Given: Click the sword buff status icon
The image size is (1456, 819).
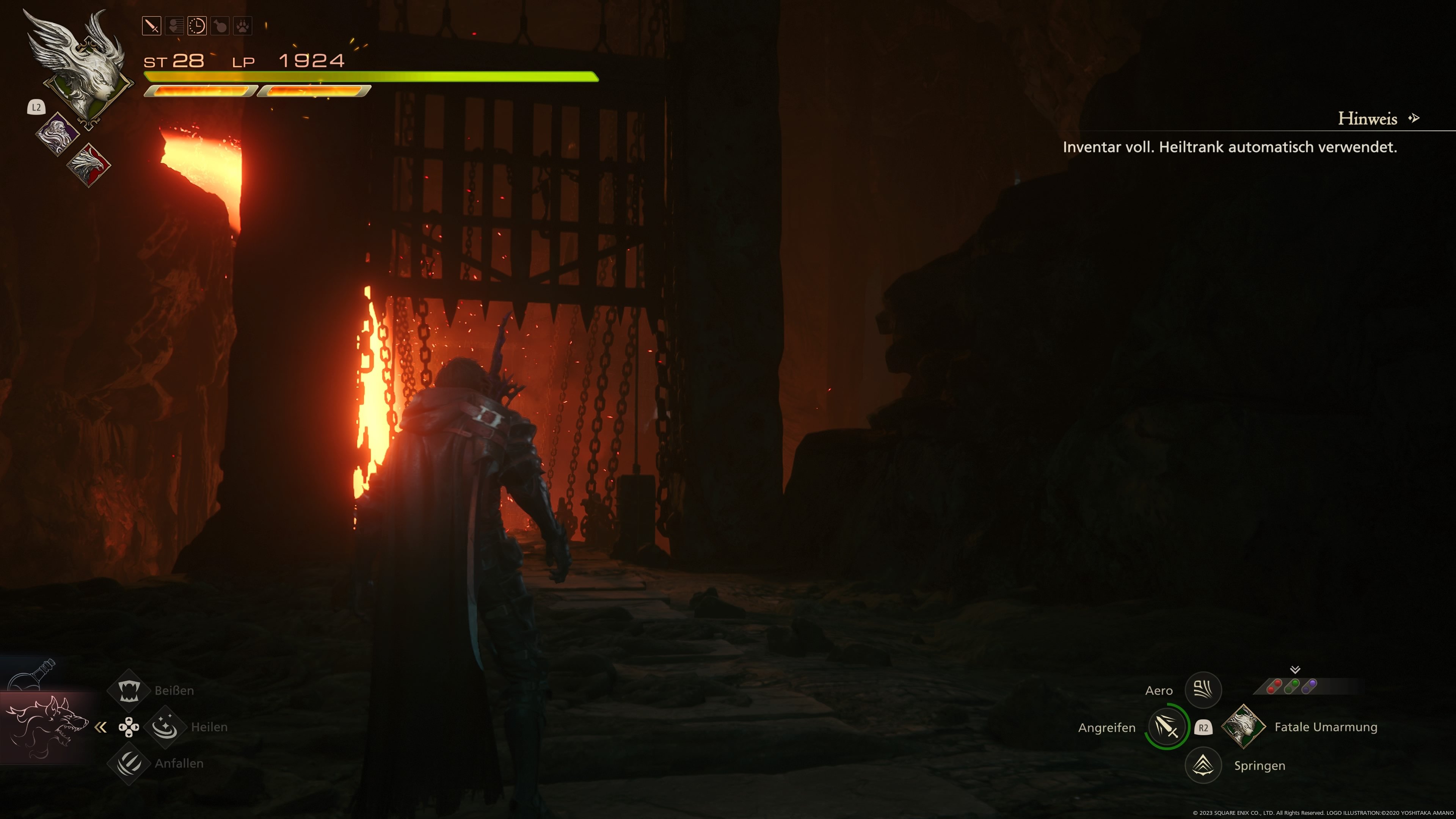Looking at the screenshot, I should 152,26.
